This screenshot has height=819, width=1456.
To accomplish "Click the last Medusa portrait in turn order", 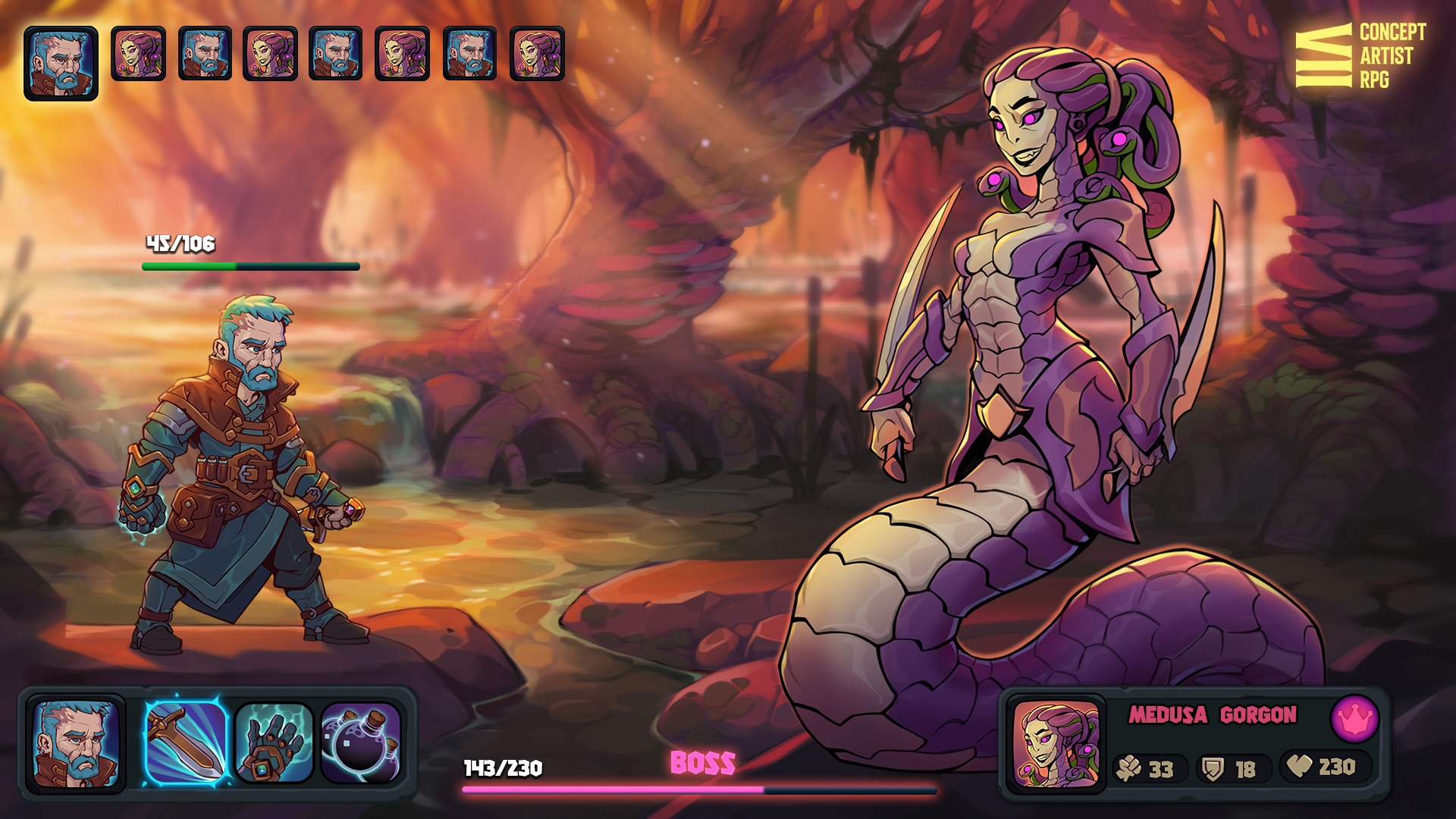I will tap(537, 53).
